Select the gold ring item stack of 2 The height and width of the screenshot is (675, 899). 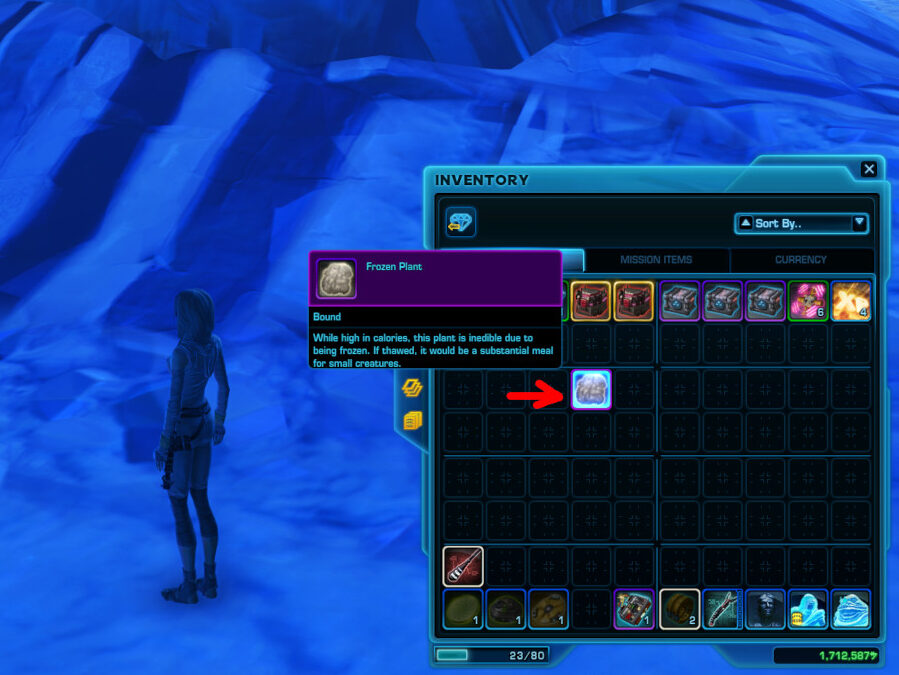coord(679,609)
